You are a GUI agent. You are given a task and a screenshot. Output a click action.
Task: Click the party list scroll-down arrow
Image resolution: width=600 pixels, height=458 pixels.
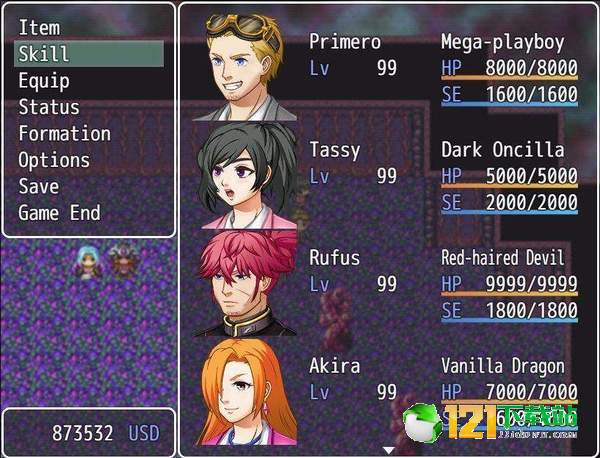(x=389, y=451)
